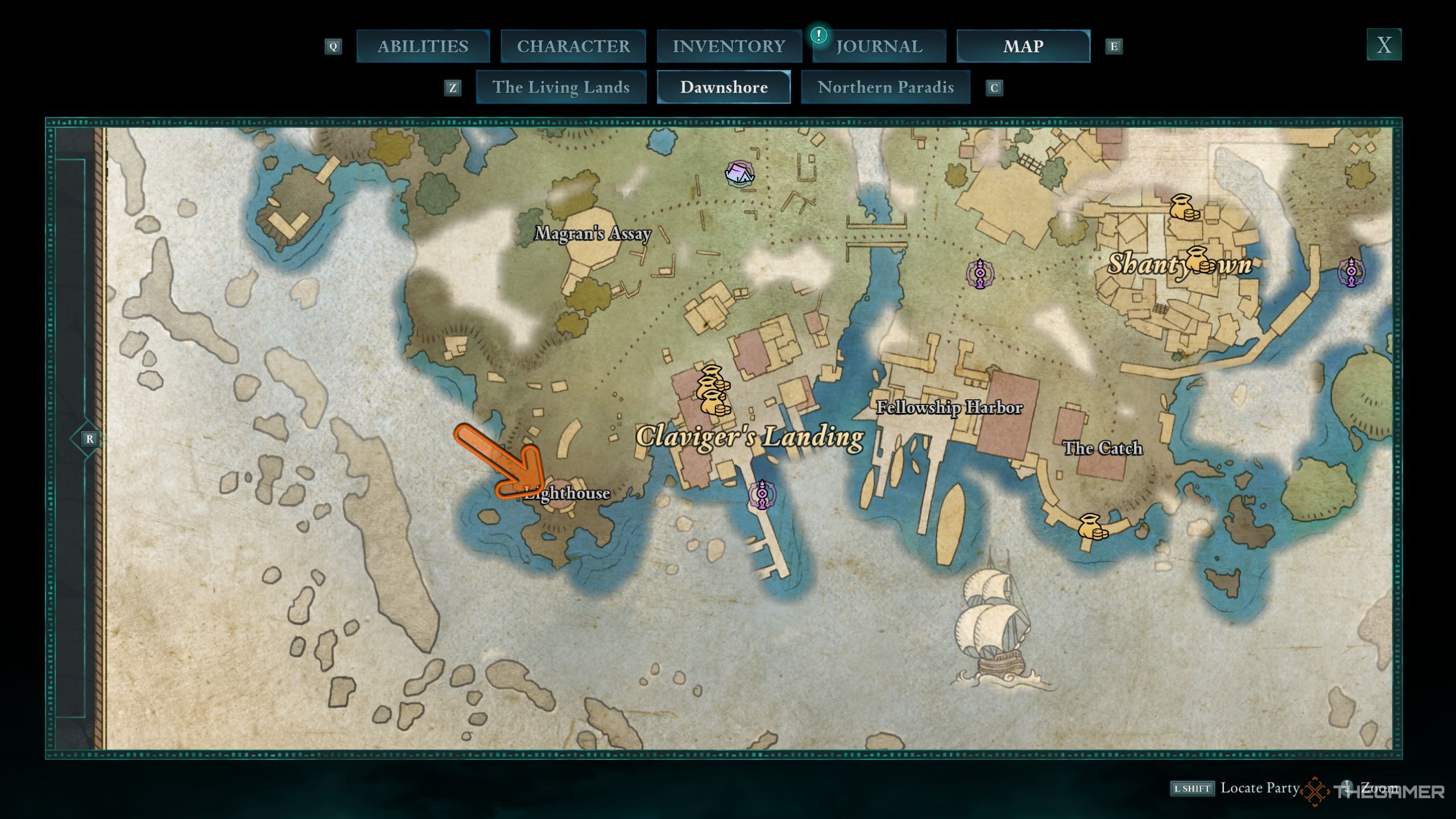The height and width of the screenshot is (819, 1456).
Task: Select the Dawnshore region tab
Action: [x=723, y=87]
